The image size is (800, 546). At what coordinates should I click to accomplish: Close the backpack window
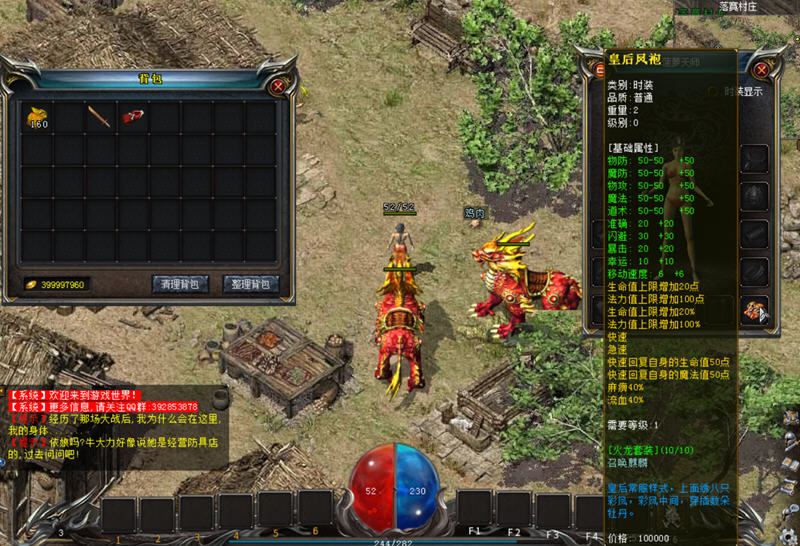(278, 86)
